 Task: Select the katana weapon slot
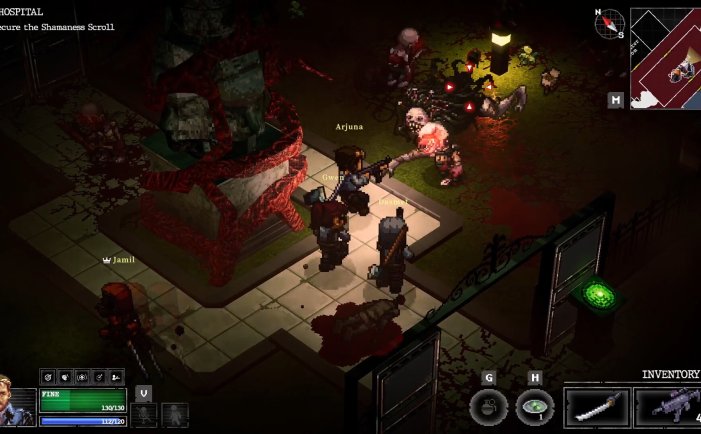pos(597,407)
